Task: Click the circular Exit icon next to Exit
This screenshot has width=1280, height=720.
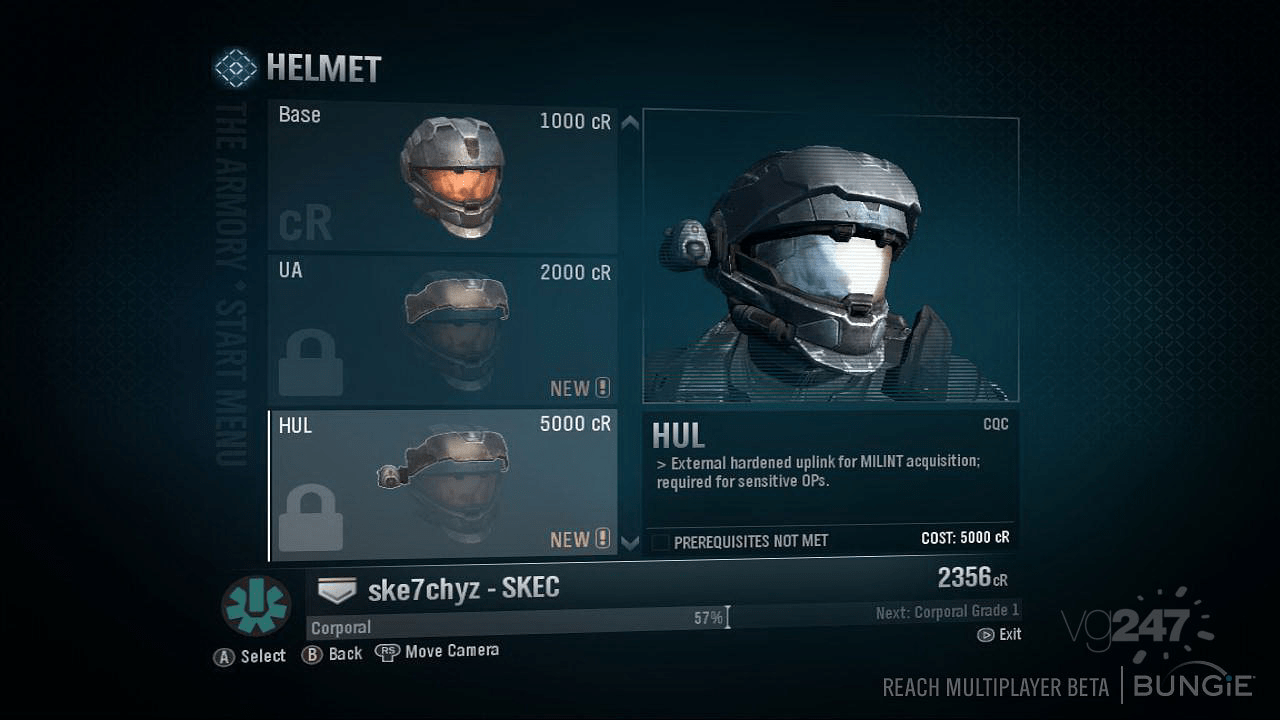Action: 983,634
